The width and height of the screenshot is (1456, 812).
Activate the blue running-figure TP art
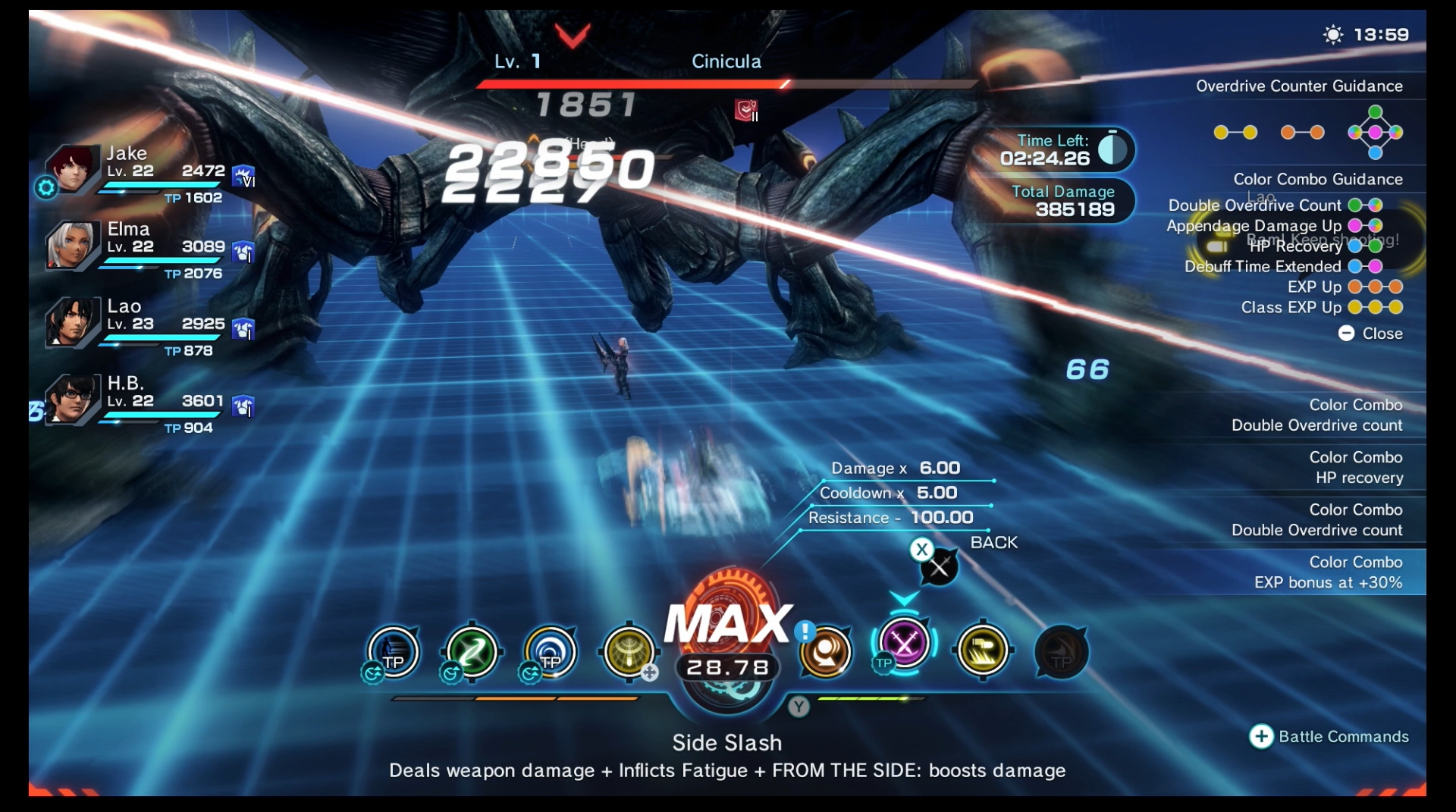coord(394,651)
